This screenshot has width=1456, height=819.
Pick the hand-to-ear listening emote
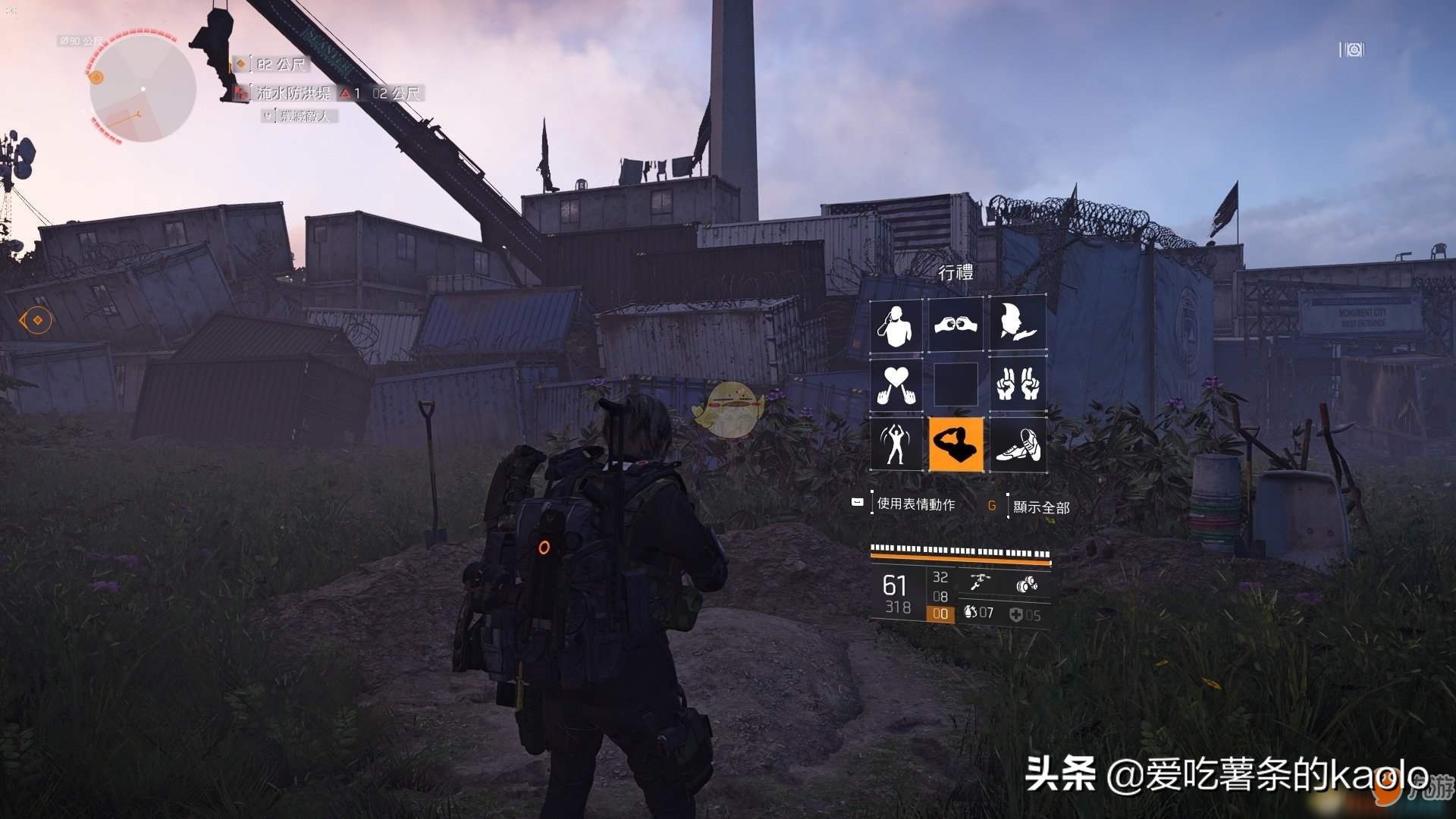pos(896,325)
